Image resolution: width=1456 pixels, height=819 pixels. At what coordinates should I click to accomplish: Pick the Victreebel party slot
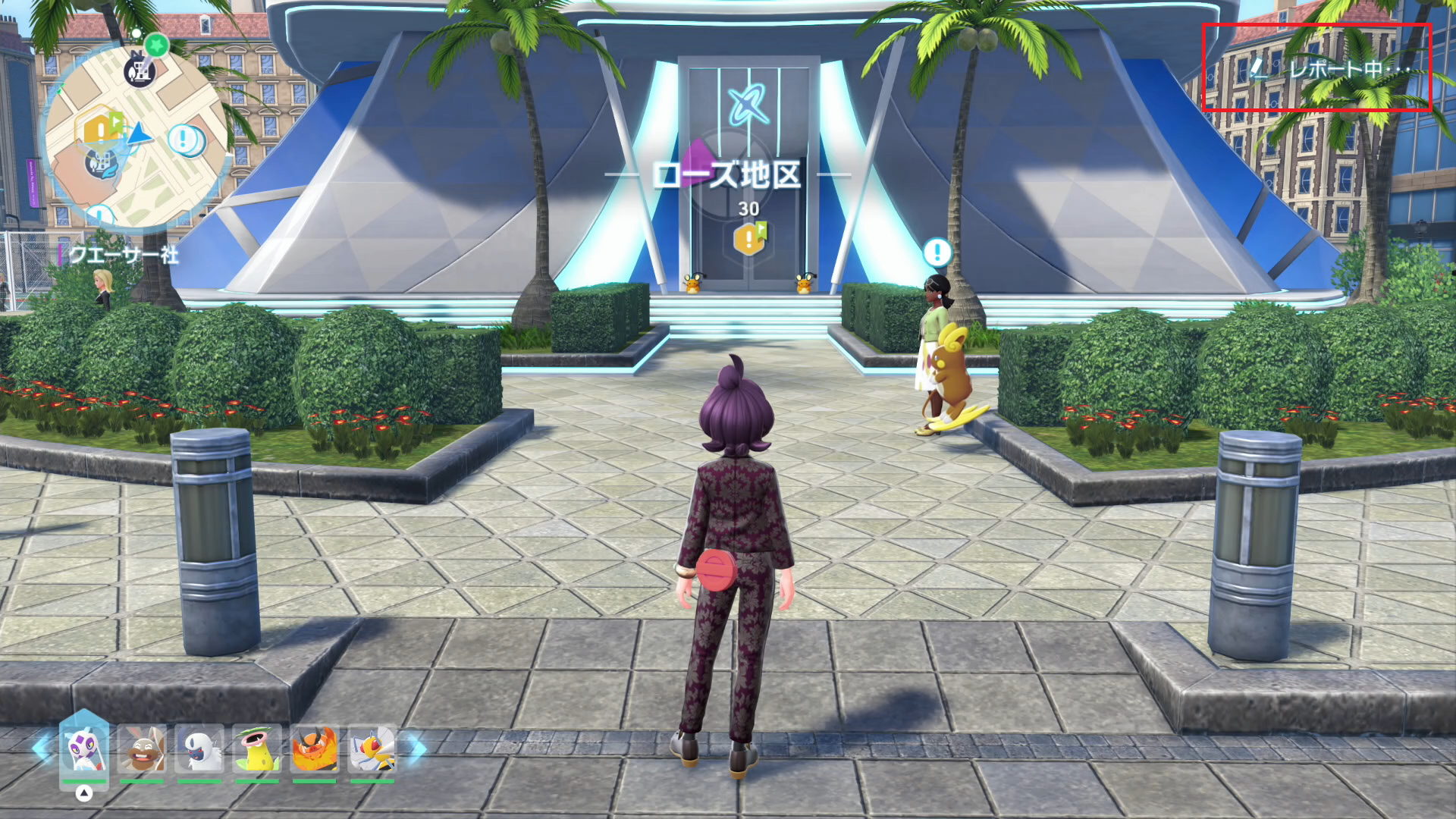click(257, 748)
